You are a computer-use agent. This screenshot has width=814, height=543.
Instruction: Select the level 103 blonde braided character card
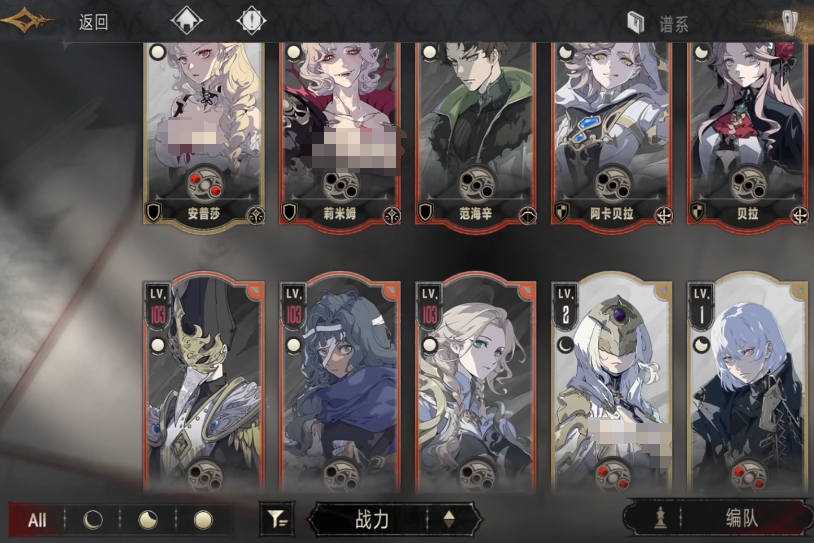pos(475,385)
